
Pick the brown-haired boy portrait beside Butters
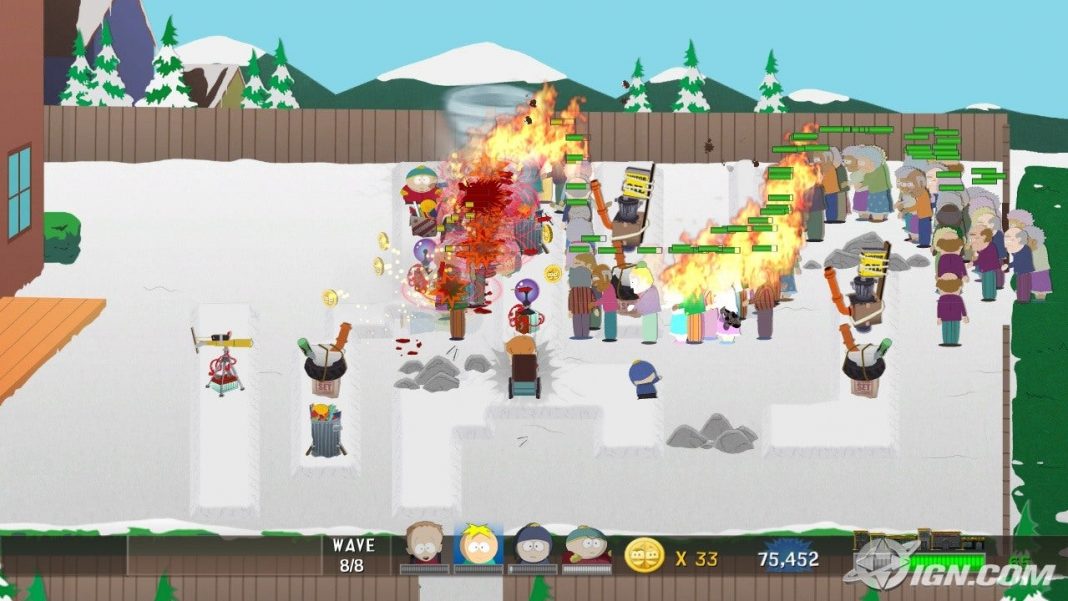pos(424,546)
